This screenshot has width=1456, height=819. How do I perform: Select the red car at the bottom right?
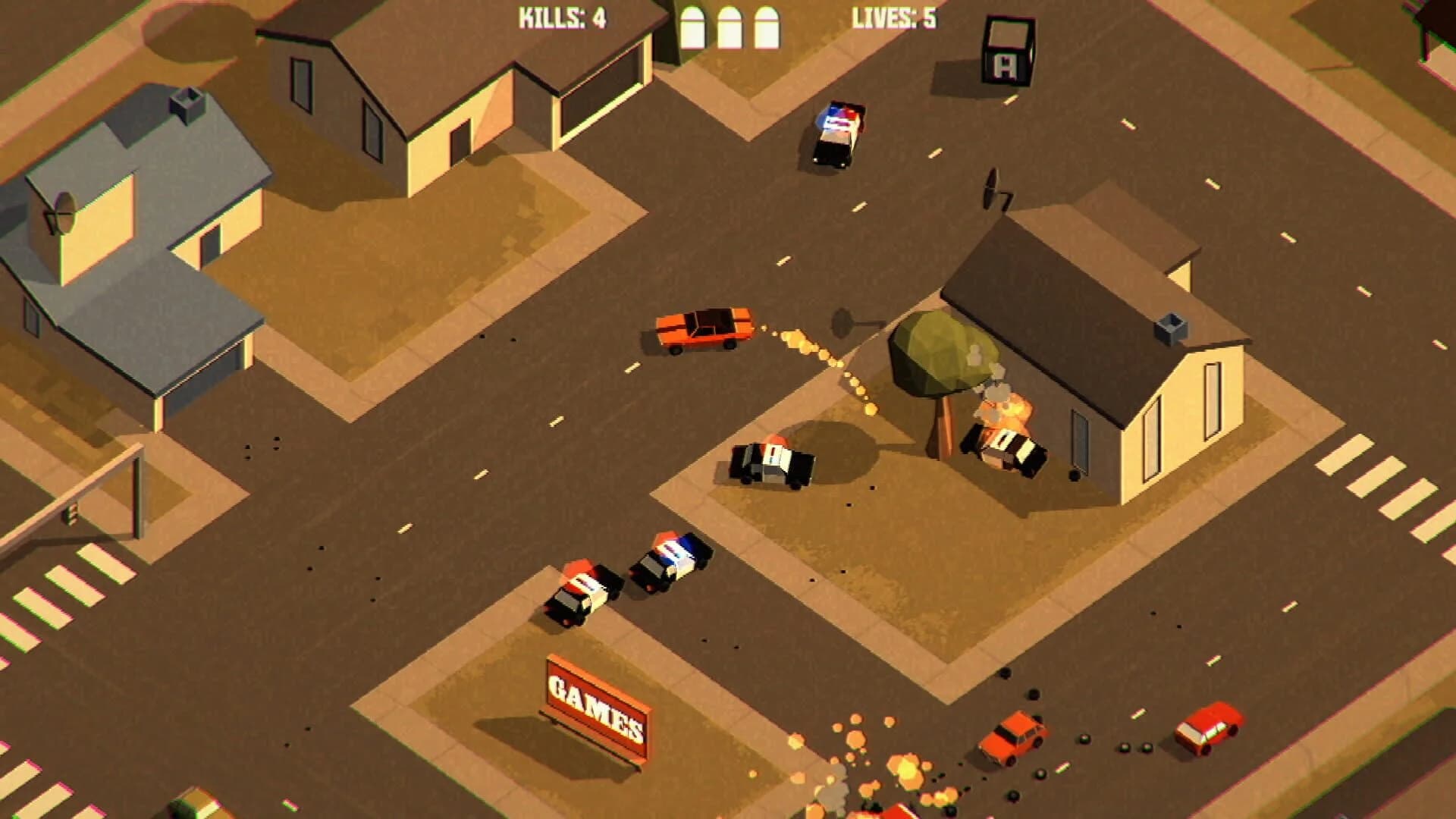click(1206, 728)
